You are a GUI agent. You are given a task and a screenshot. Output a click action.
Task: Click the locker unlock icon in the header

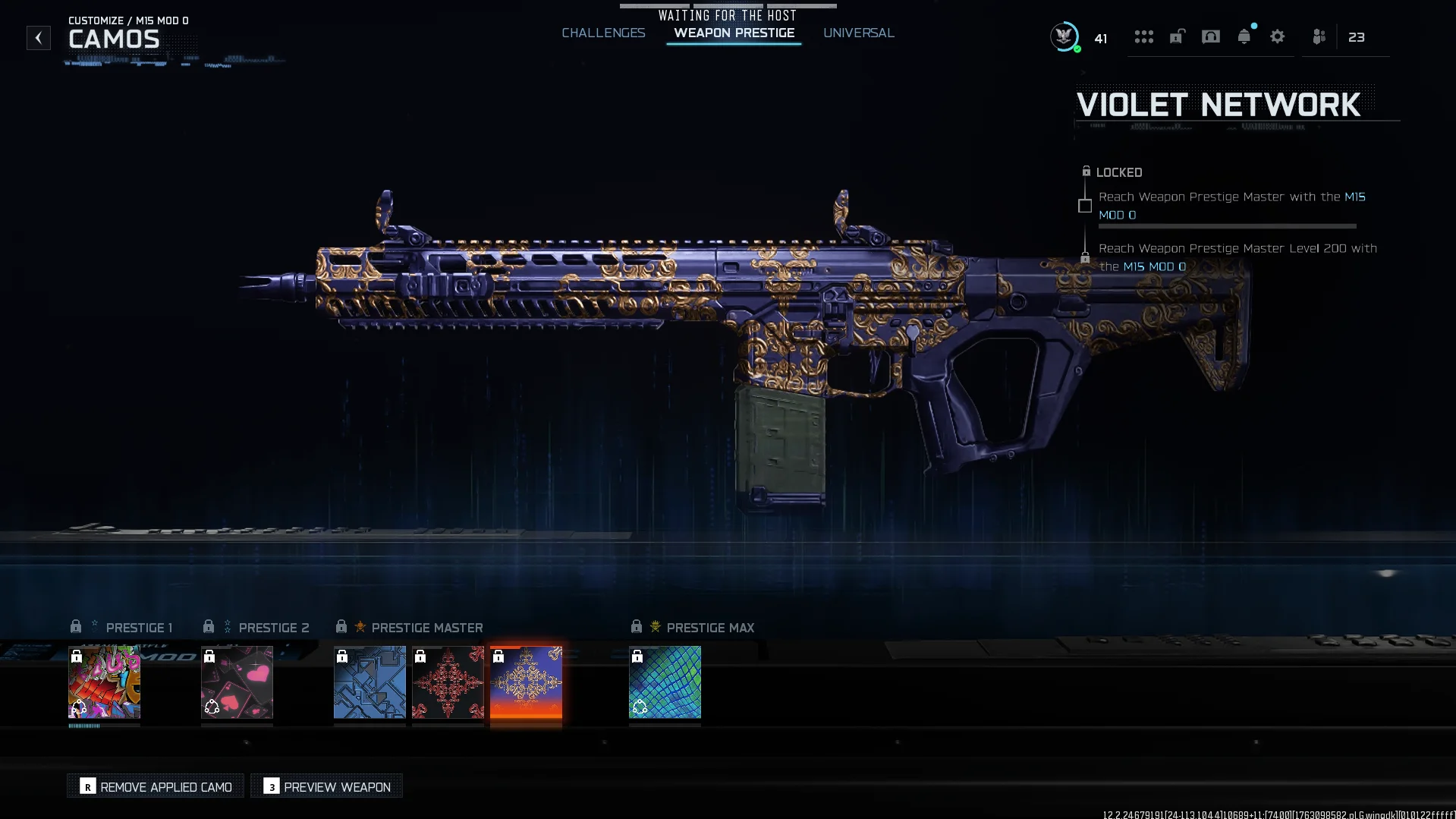point(1176,36)
